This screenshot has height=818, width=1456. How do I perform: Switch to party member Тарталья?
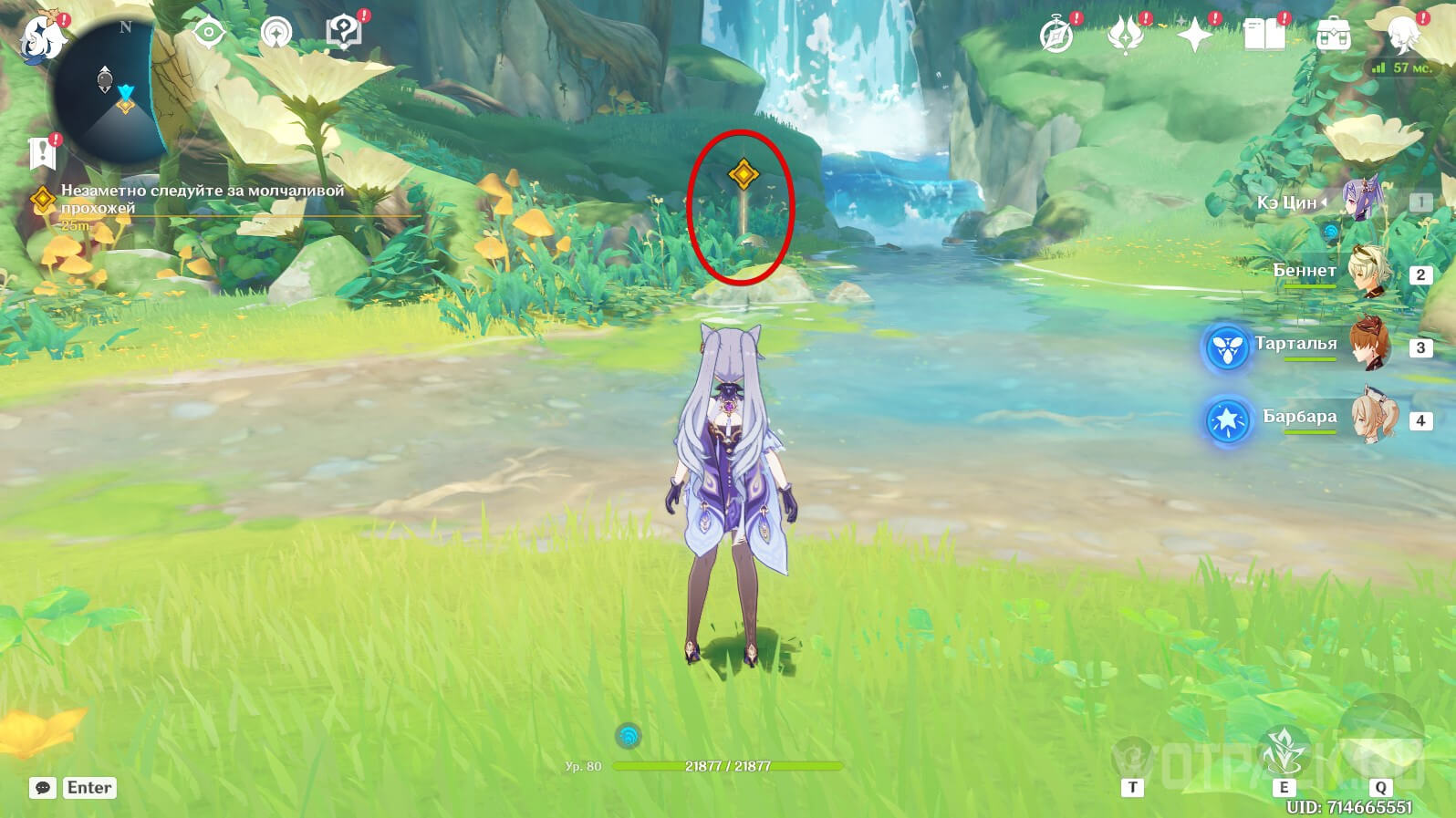(1368, 346)
